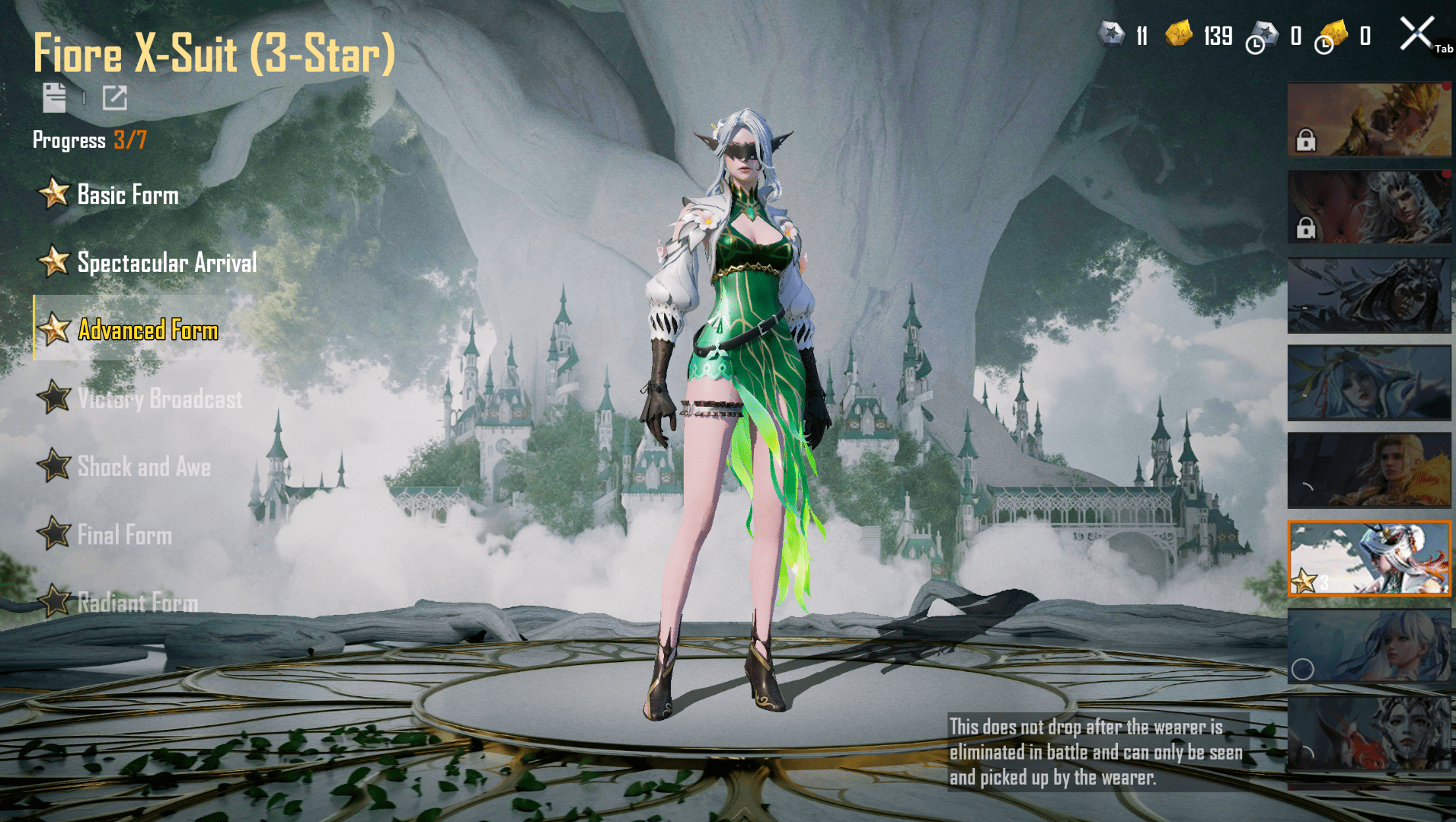The width and height of the screenshot is (1456, 822).
Task: Choose the orange-outlined 3-star Fiore thumbnail
Action: tap(1368, 558)
